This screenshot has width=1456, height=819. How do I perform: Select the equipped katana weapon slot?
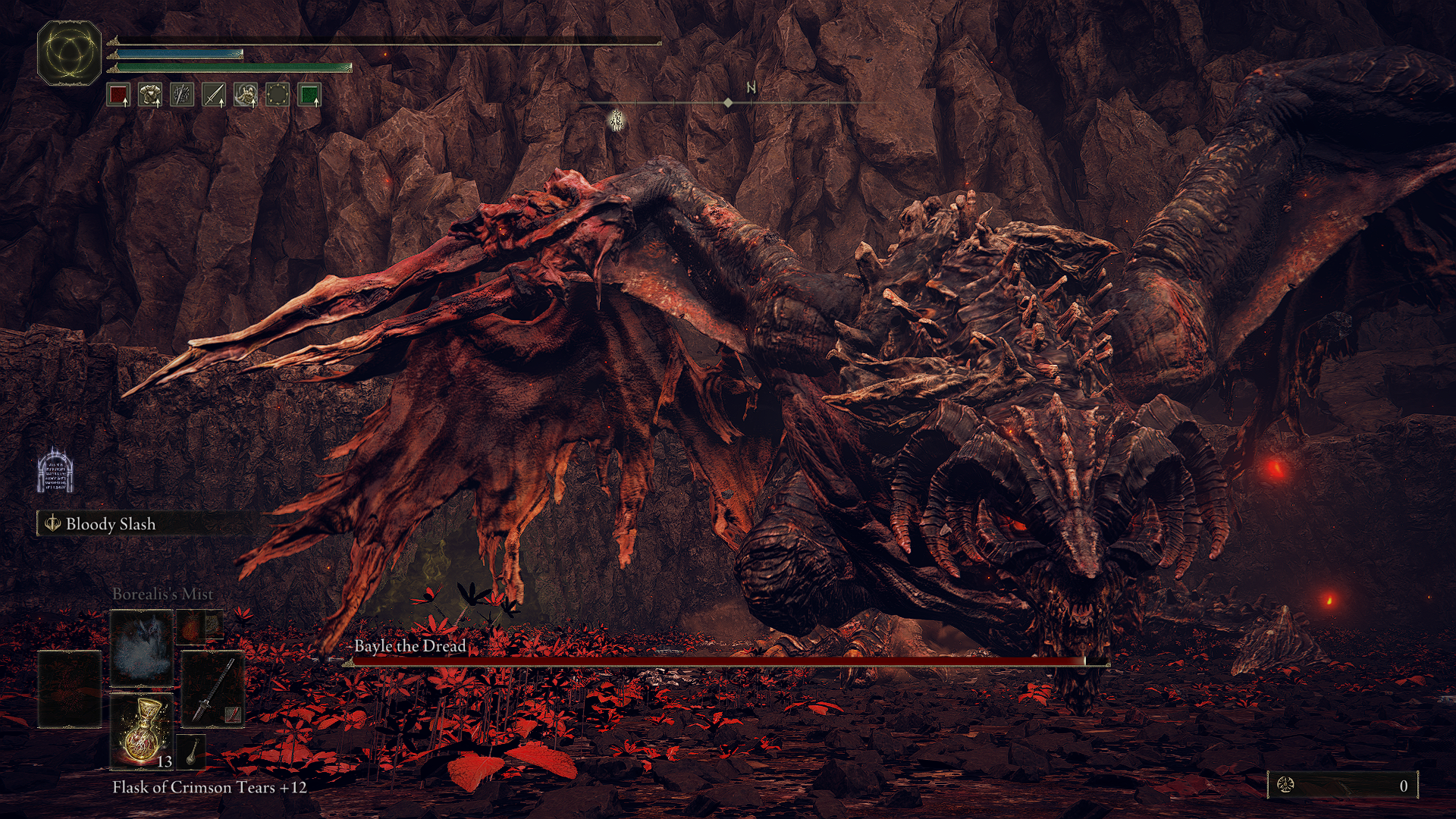(213, 689)
